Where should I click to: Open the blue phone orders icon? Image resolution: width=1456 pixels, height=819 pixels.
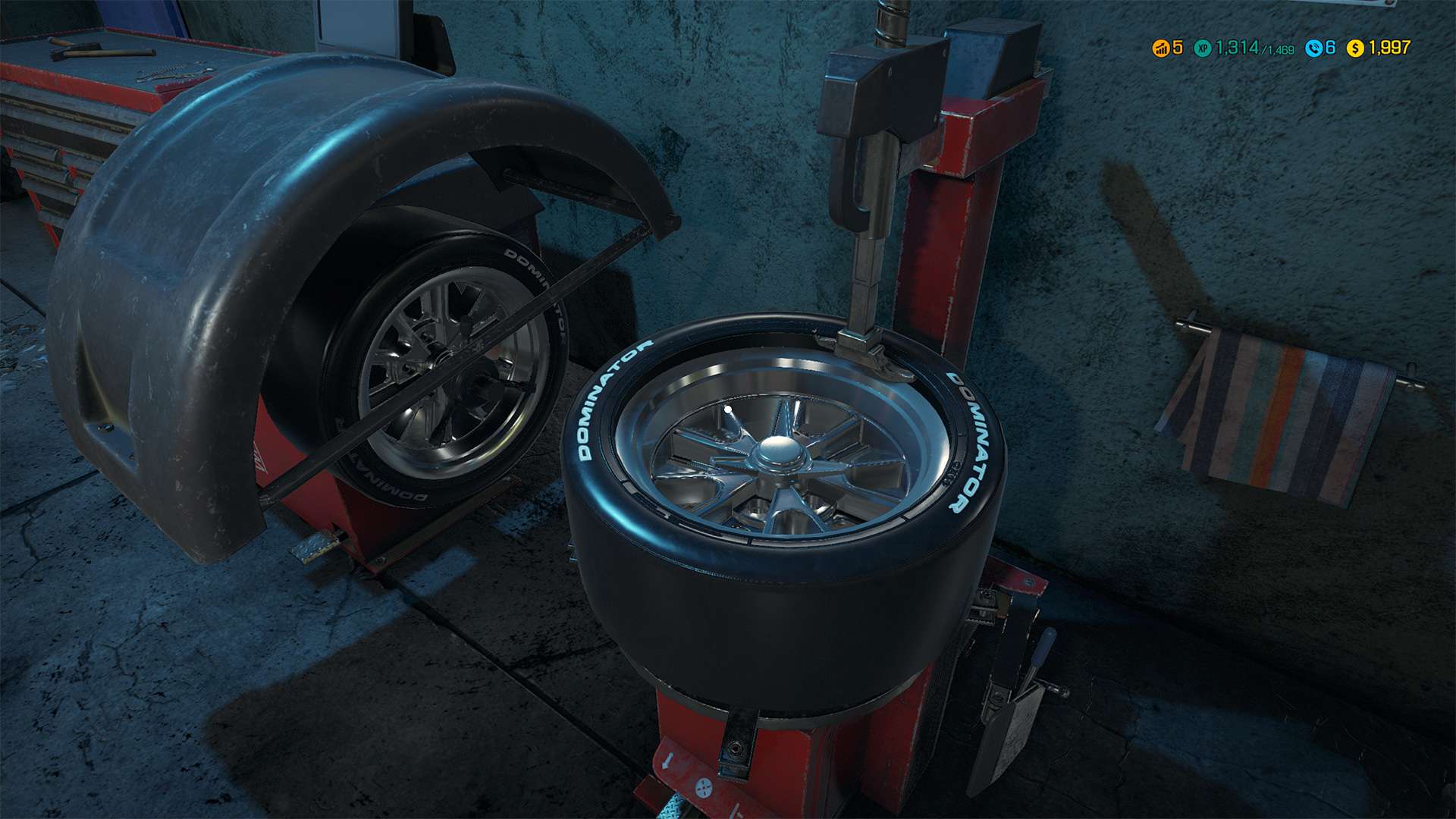pos(1314,49)
